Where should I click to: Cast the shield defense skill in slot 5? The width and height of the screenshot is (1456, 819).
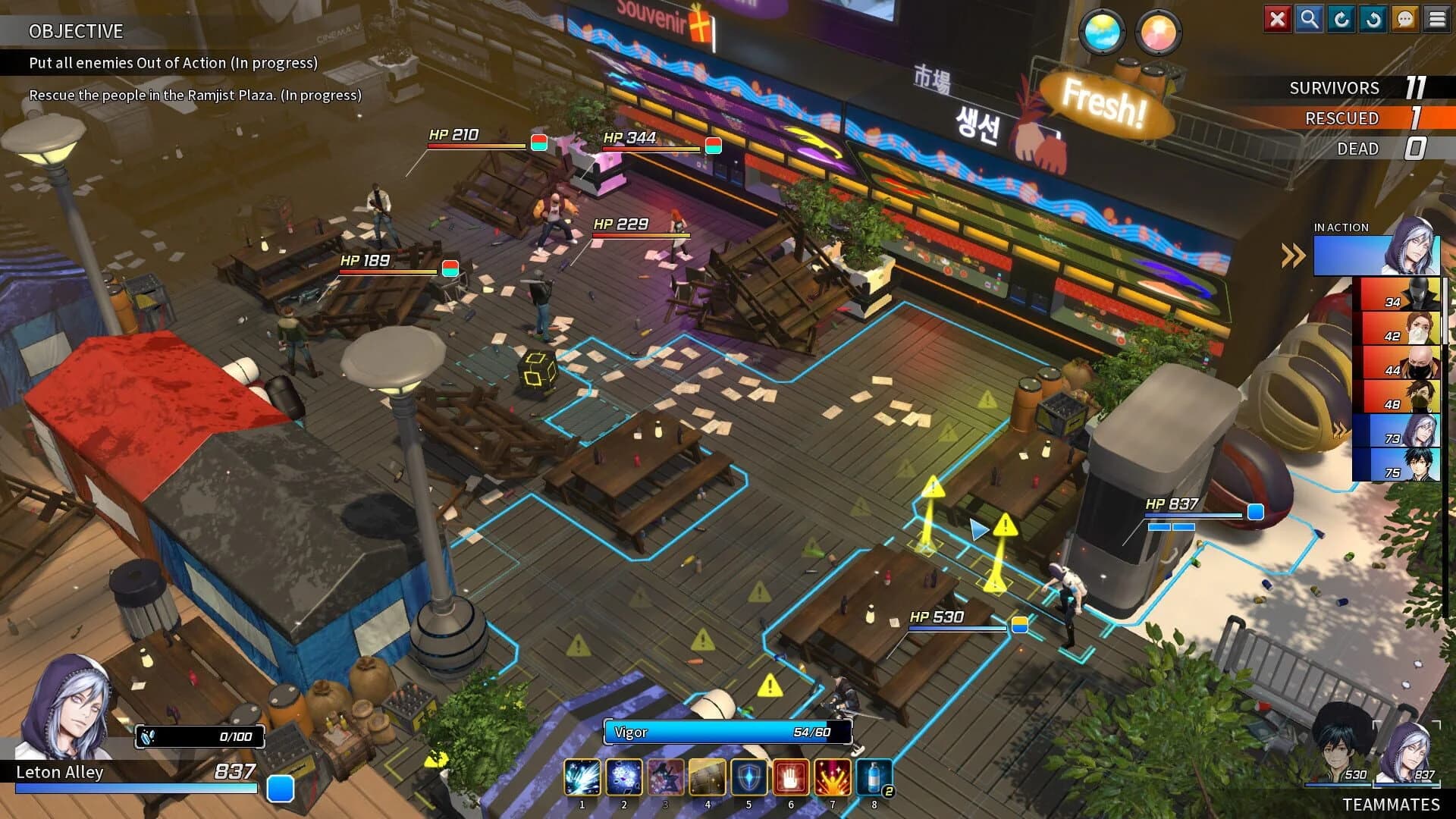749,777
